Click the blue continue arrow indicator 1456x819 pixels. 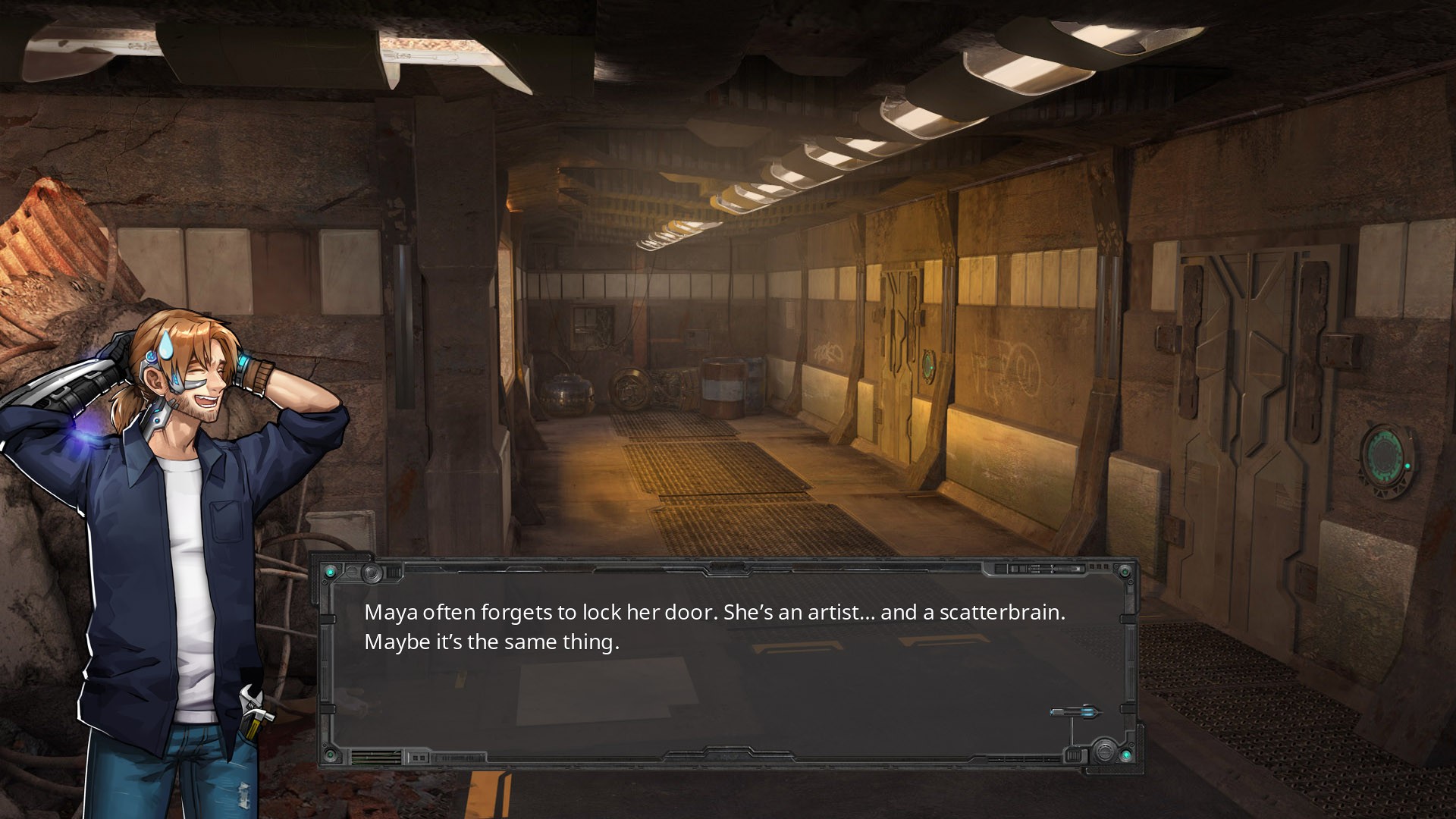(1075, 712)
